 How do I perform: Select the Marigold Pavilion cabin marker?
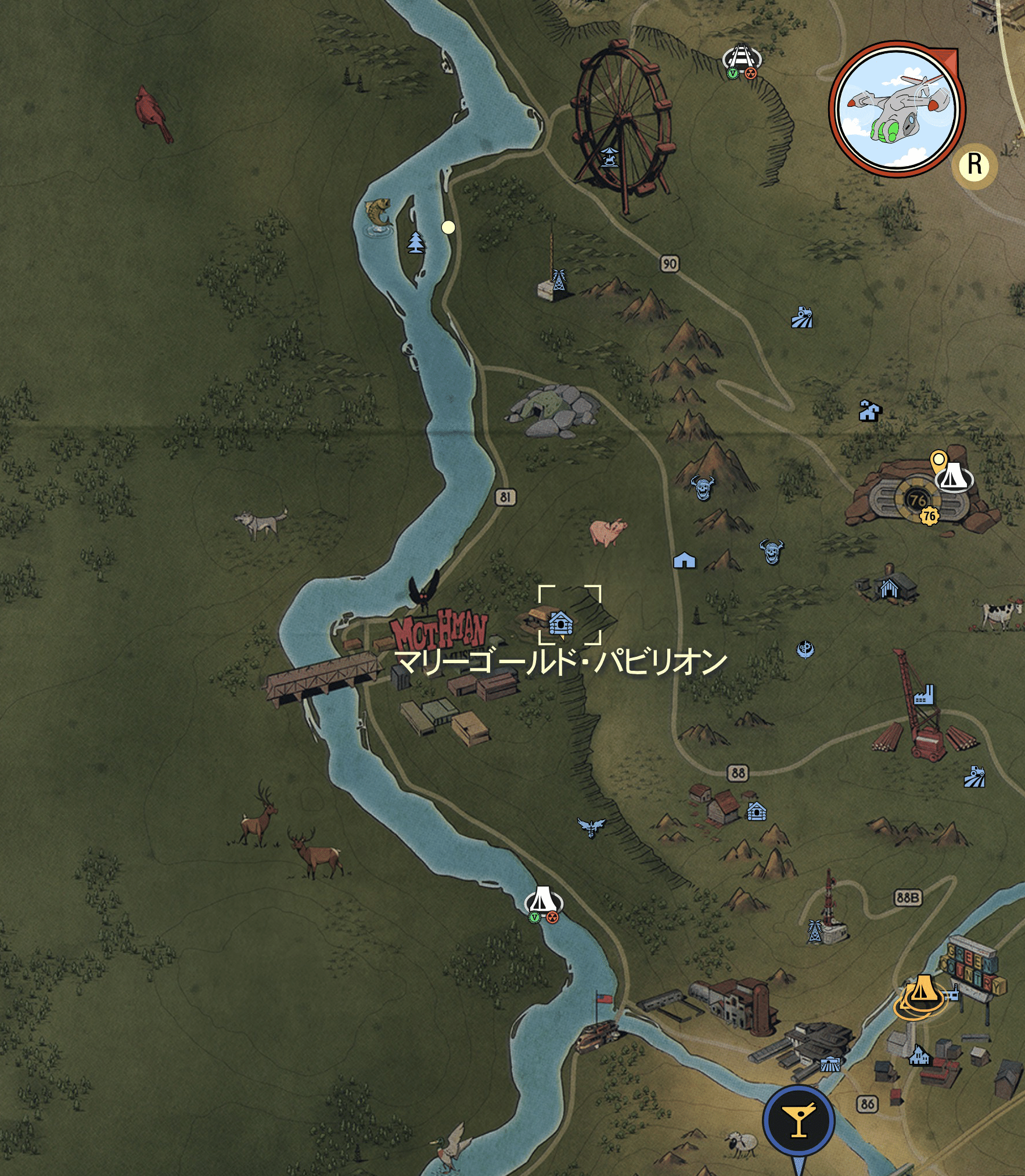561,623
